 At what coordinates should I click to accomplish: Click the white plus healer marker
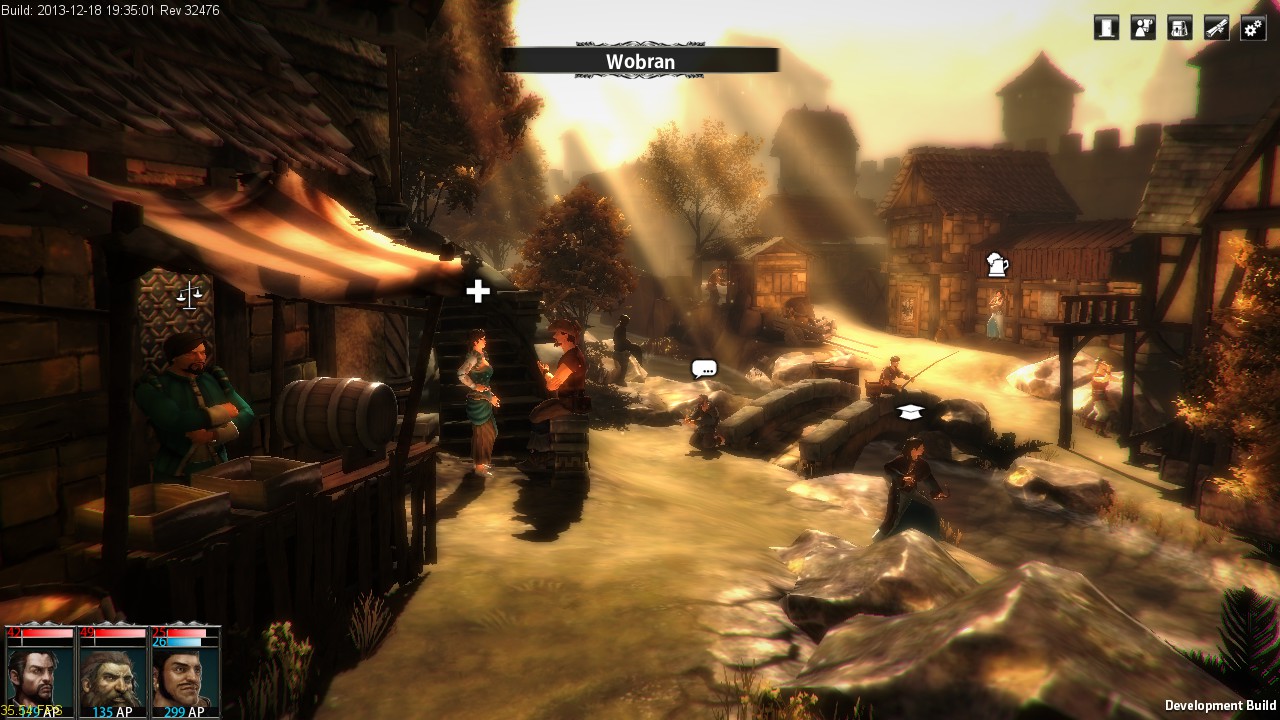478,291
